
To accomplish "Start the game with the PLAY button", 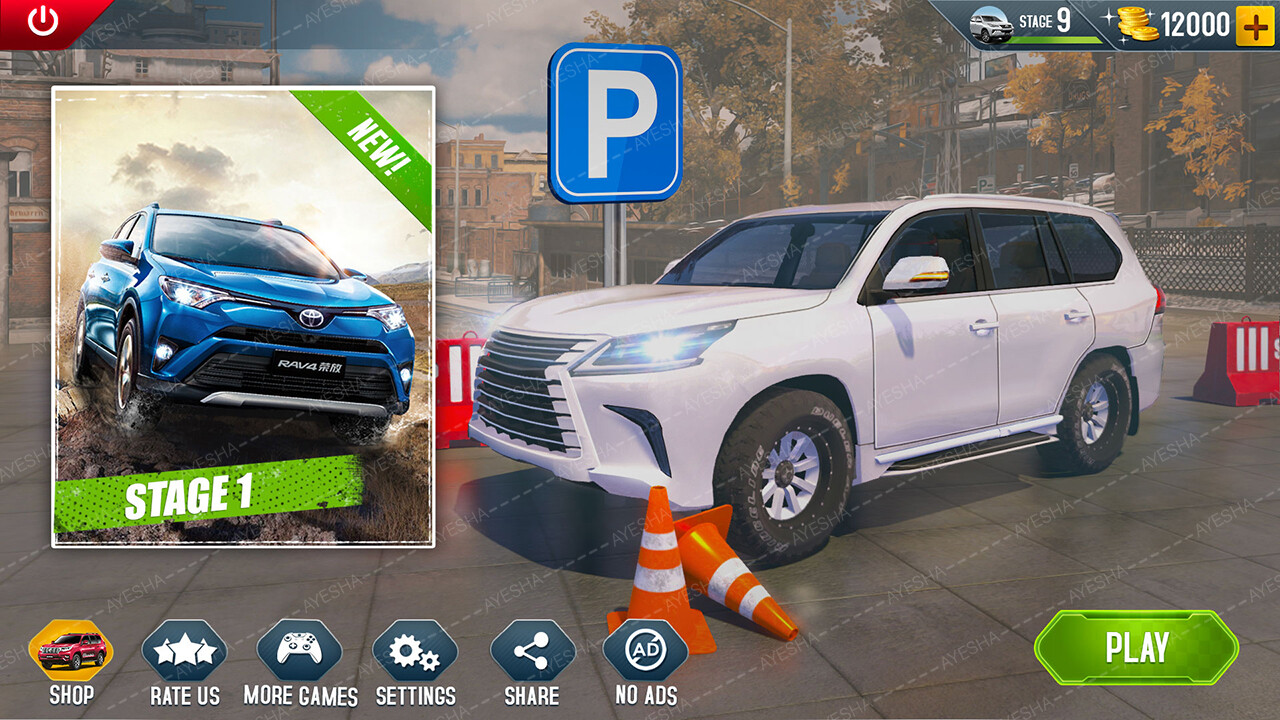I will pos(1137,648).
